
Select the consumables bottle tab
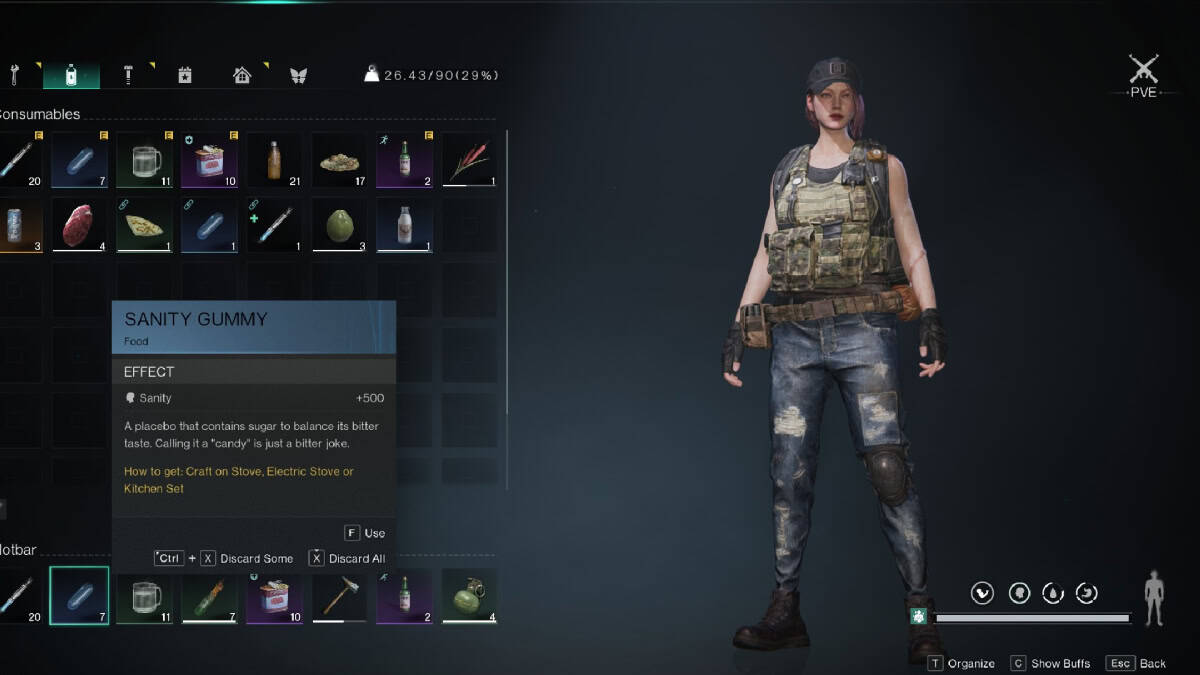tap(70, 75)
